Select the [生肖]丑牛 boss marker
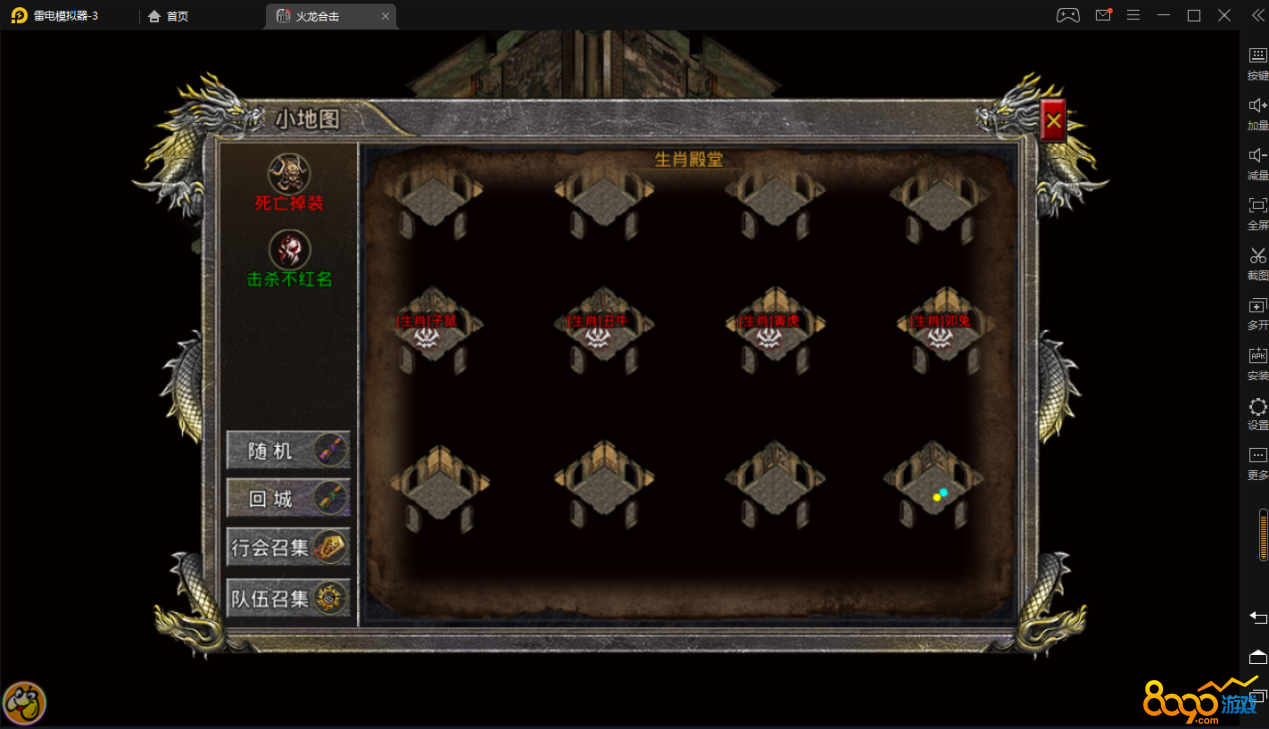Image resolution: width=1269 pixels, height=729 pixels. [598, 334]
